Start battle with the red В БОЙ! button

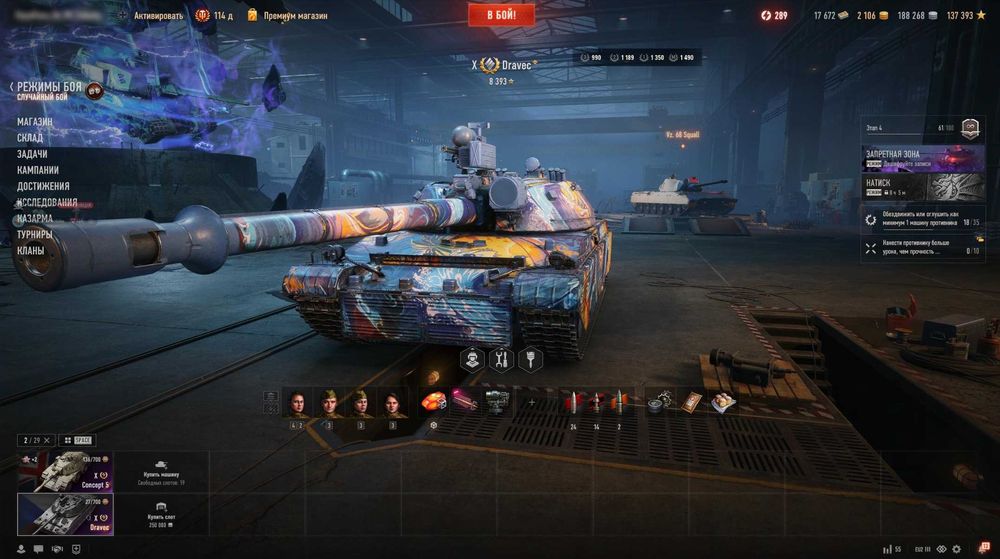501,14
